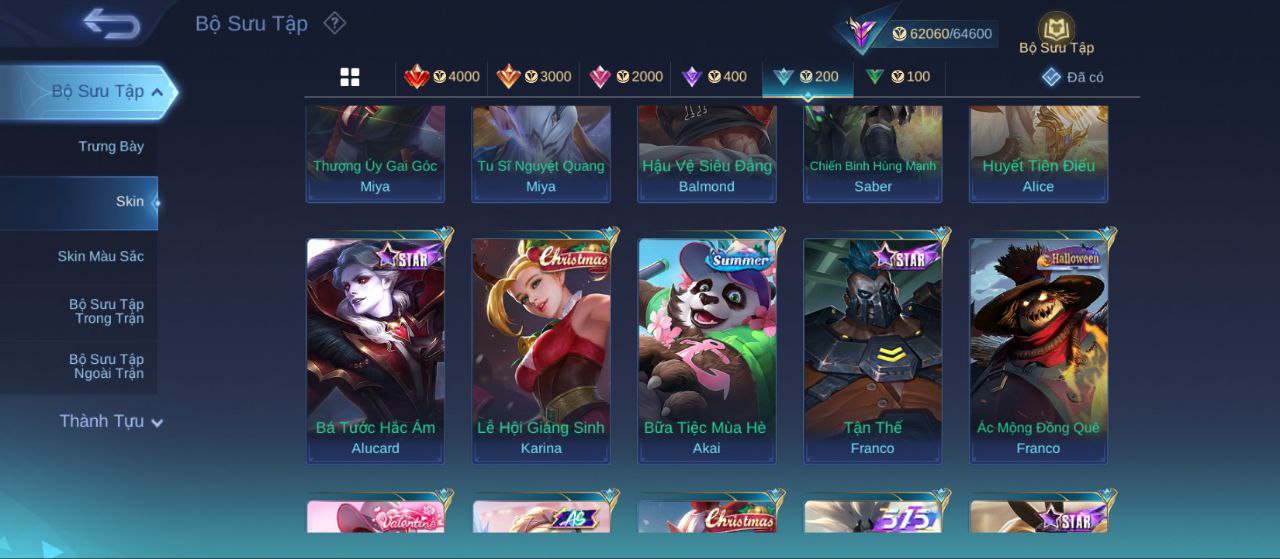Select Franco's Ác Mộng Đồng Quê skin

(1038, 350)
